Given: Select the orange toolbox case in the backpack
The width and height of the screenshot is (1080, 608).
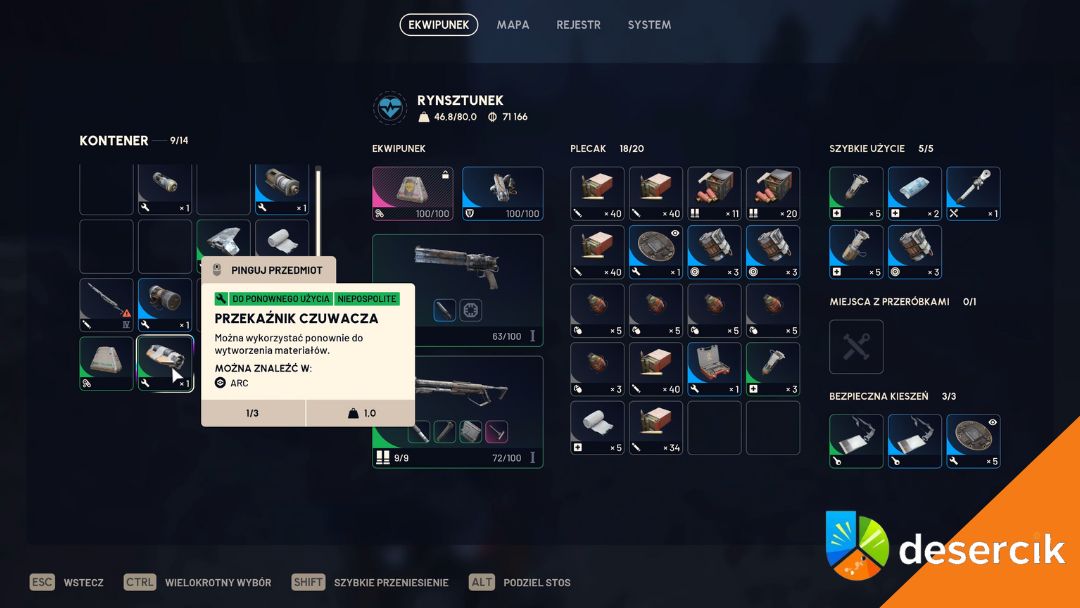Looking at the screenshot, I should pos(714,369).
